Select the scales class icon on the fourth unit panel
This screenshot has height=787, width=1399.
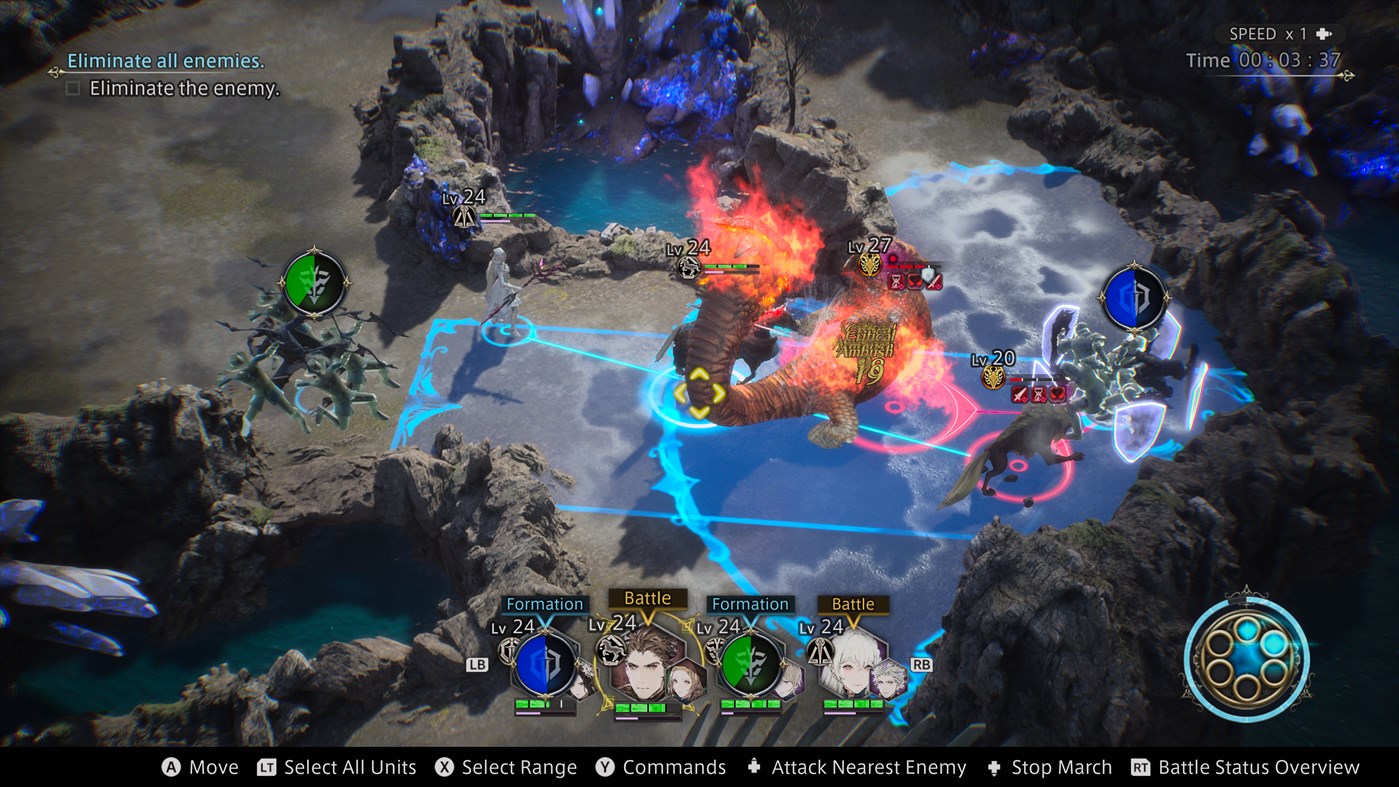[819, 652]
